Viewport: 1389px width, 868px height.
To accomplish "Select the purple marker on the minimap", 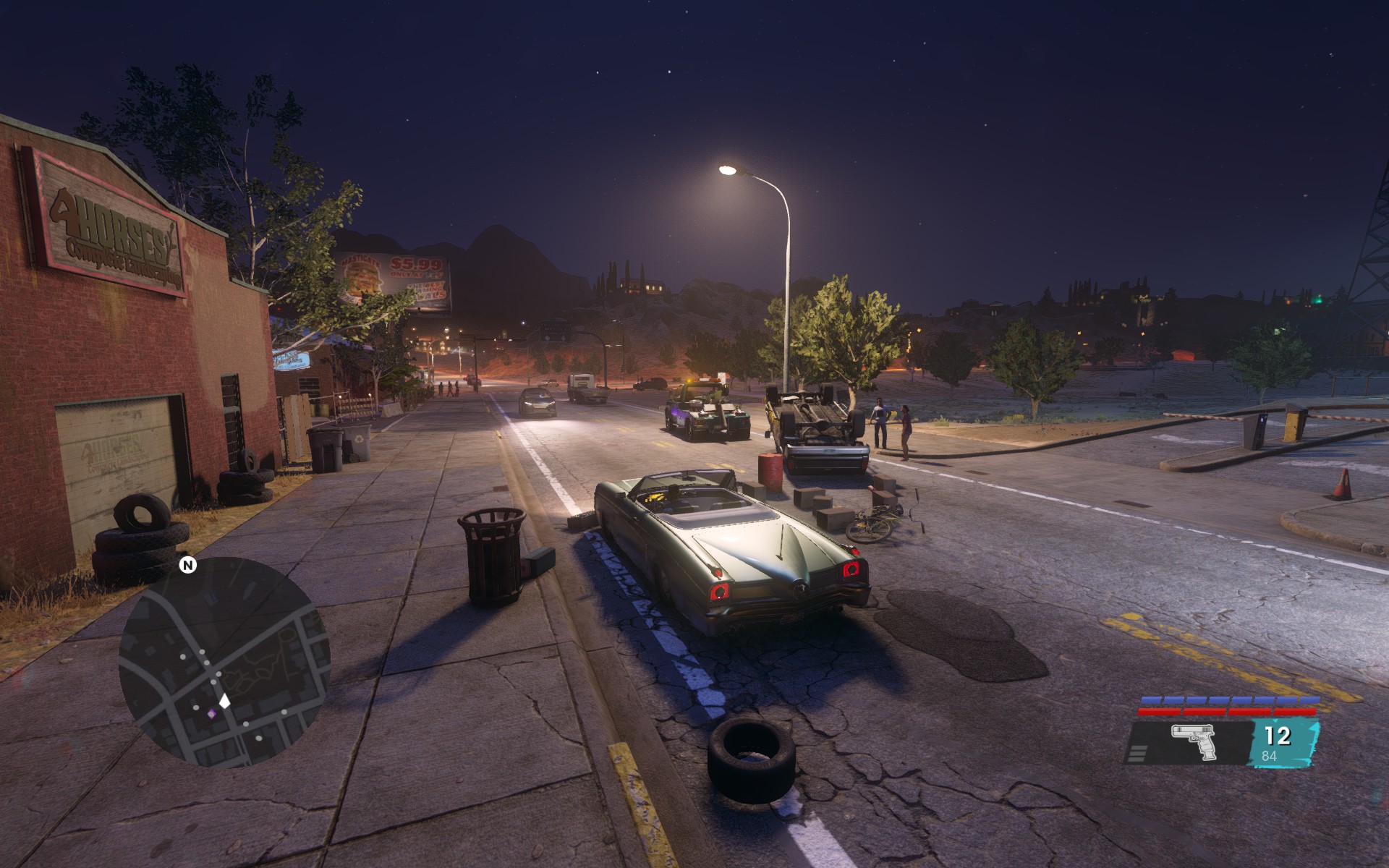I will (x=212, y=714).
